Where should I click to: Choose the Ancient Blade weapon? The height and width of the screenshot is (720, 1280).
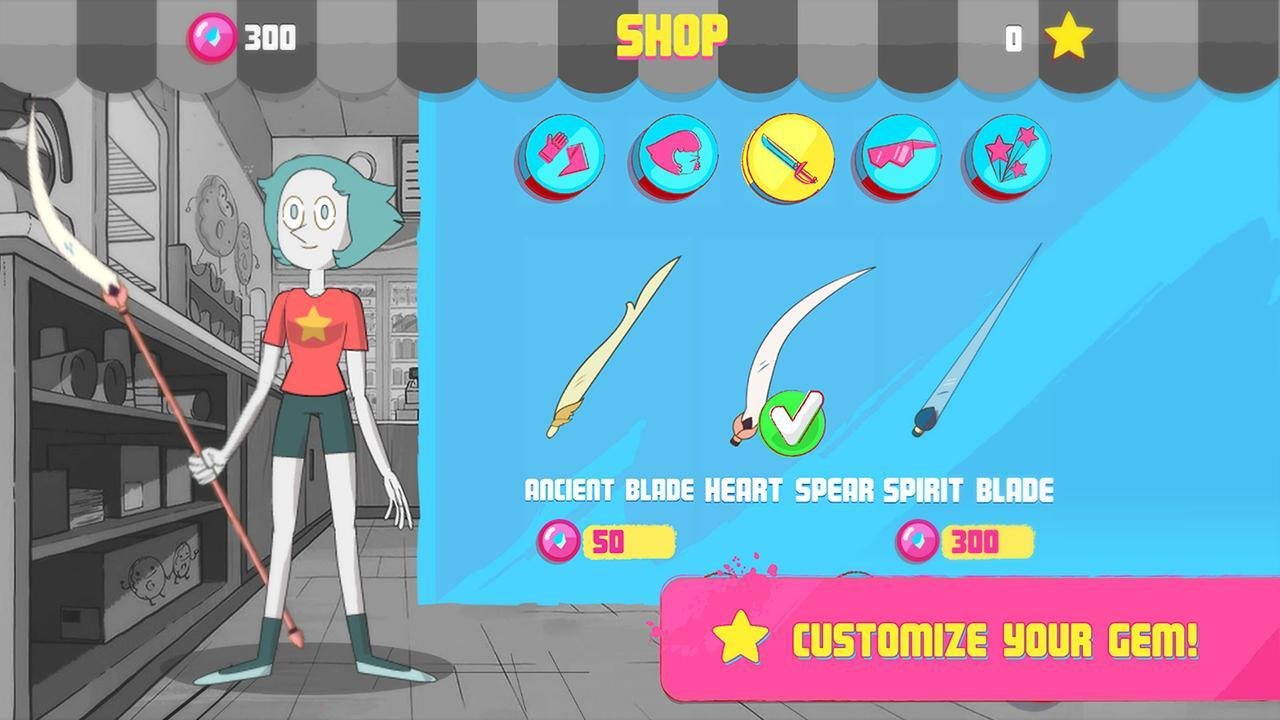pos(610,350)
